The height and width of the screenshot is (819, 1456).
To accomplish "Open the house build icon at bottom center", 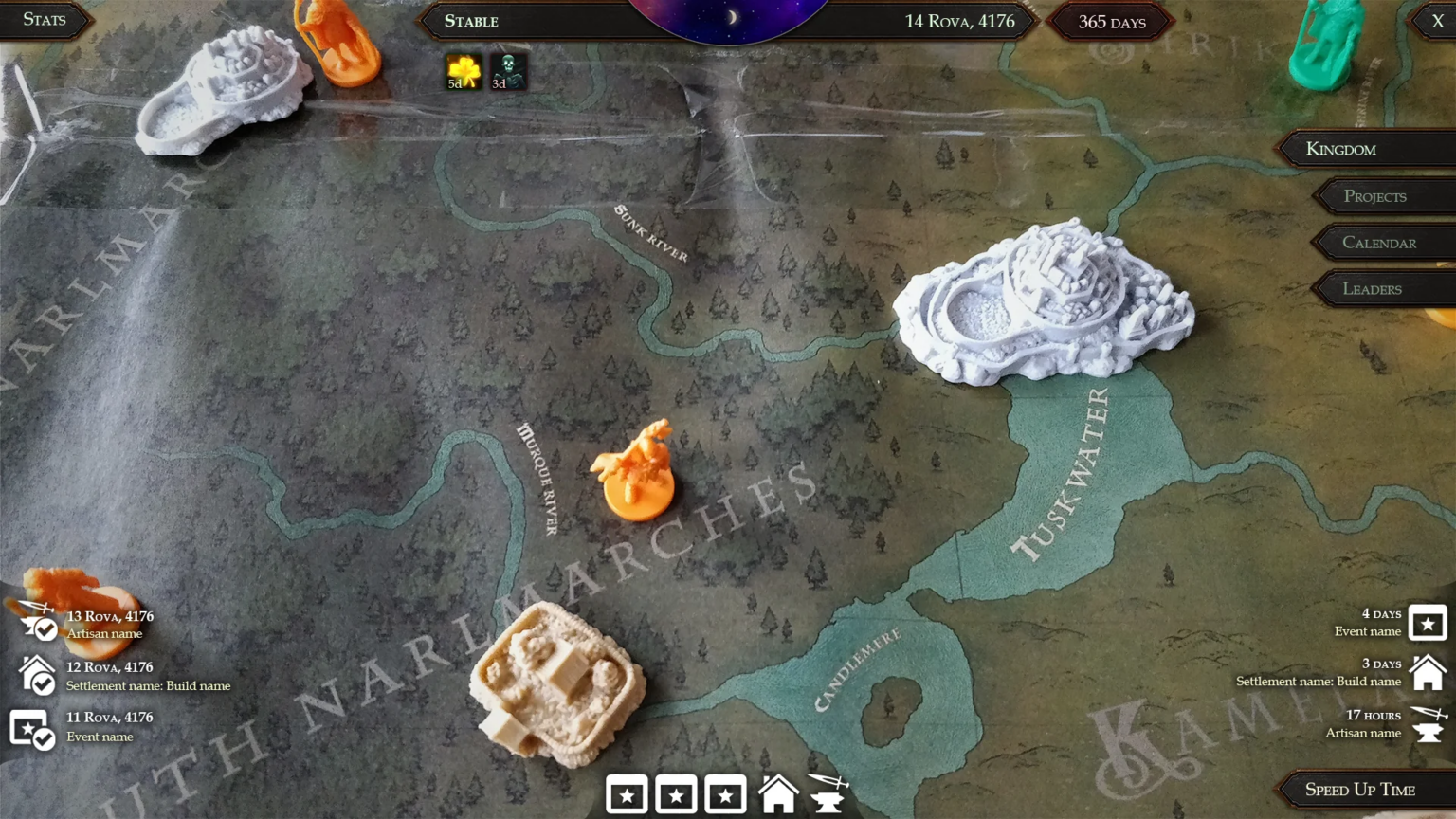I will (x=778, y=794).
